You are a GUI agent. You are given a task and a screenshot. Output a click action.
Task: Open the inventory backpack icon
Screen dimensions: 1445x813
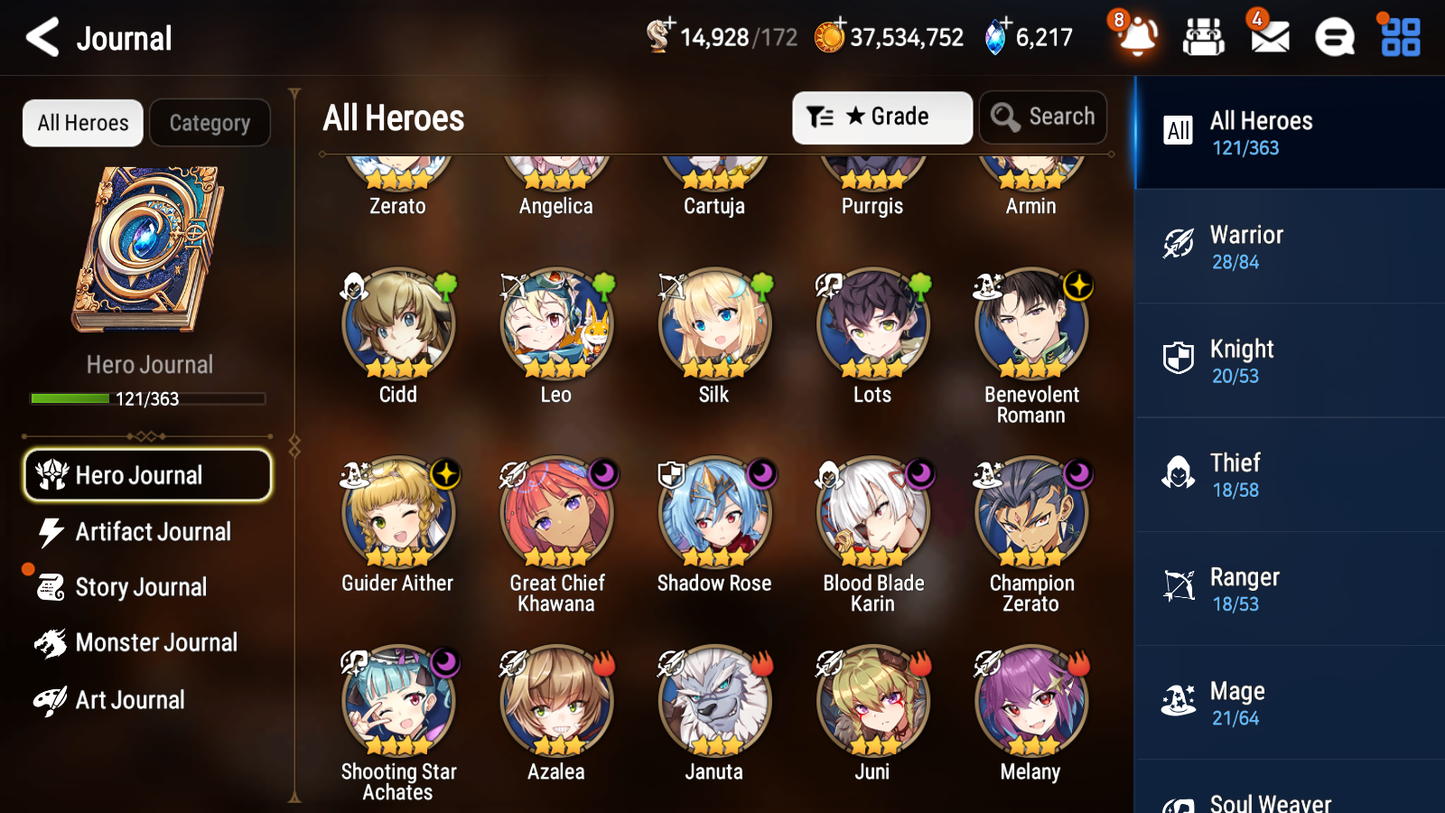[x=1203, y=36]
